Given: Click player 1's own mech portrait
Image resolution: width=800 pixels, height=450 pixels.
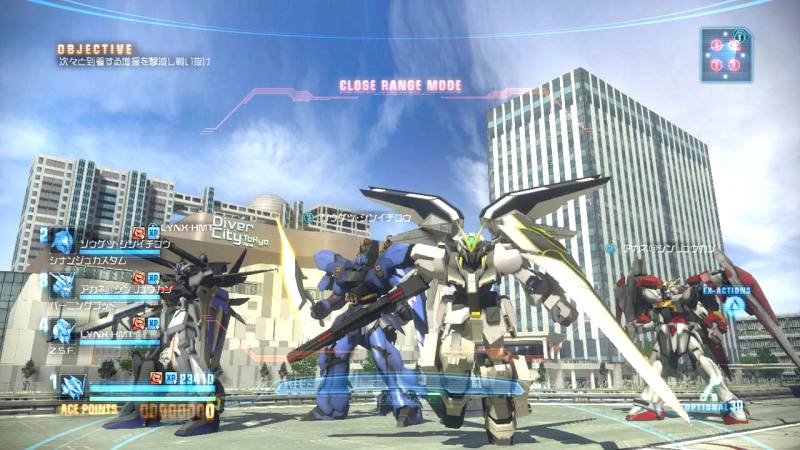Looking at the screenshot, I should [72, 385].
